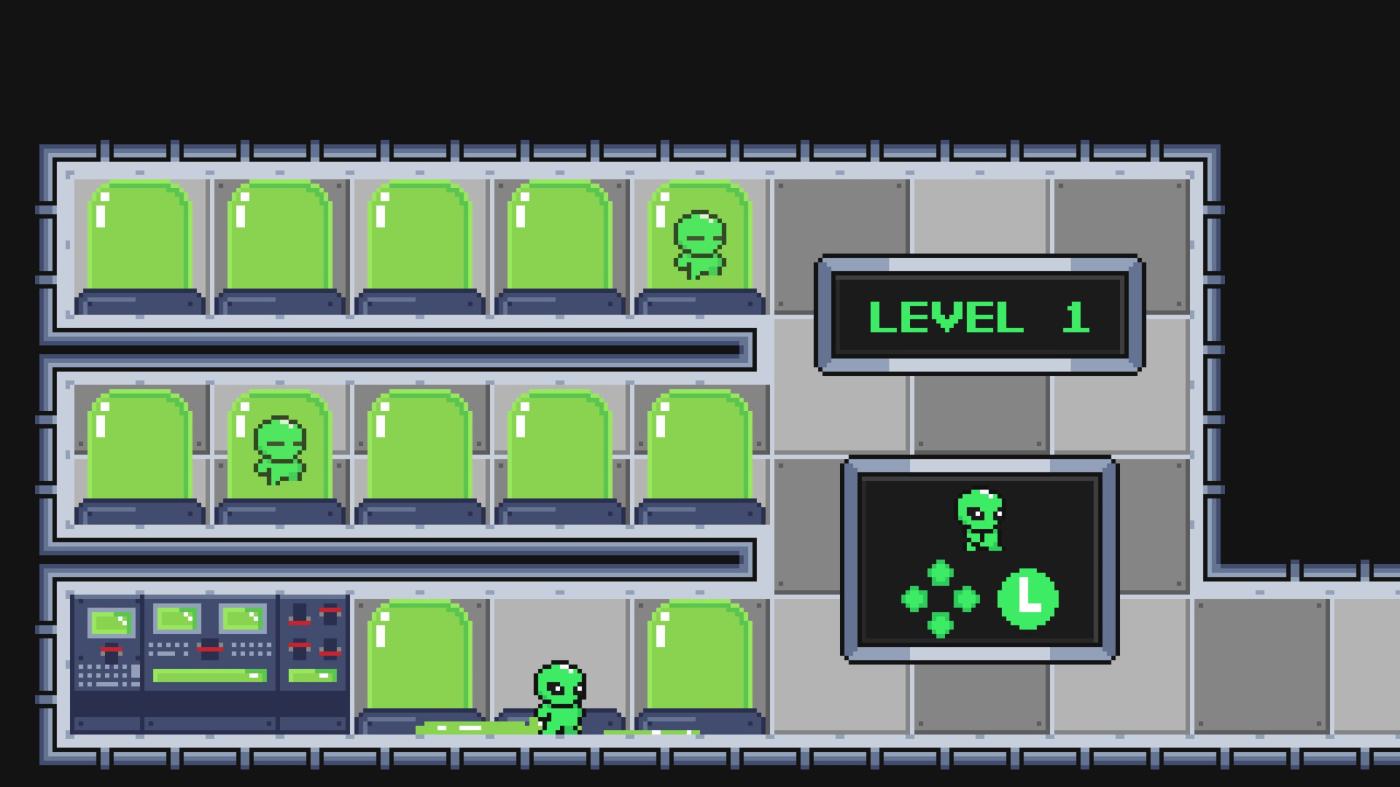Click the leftmost green monitor on the control console
The image size is (1400, 787).
(x=111, y=620)
